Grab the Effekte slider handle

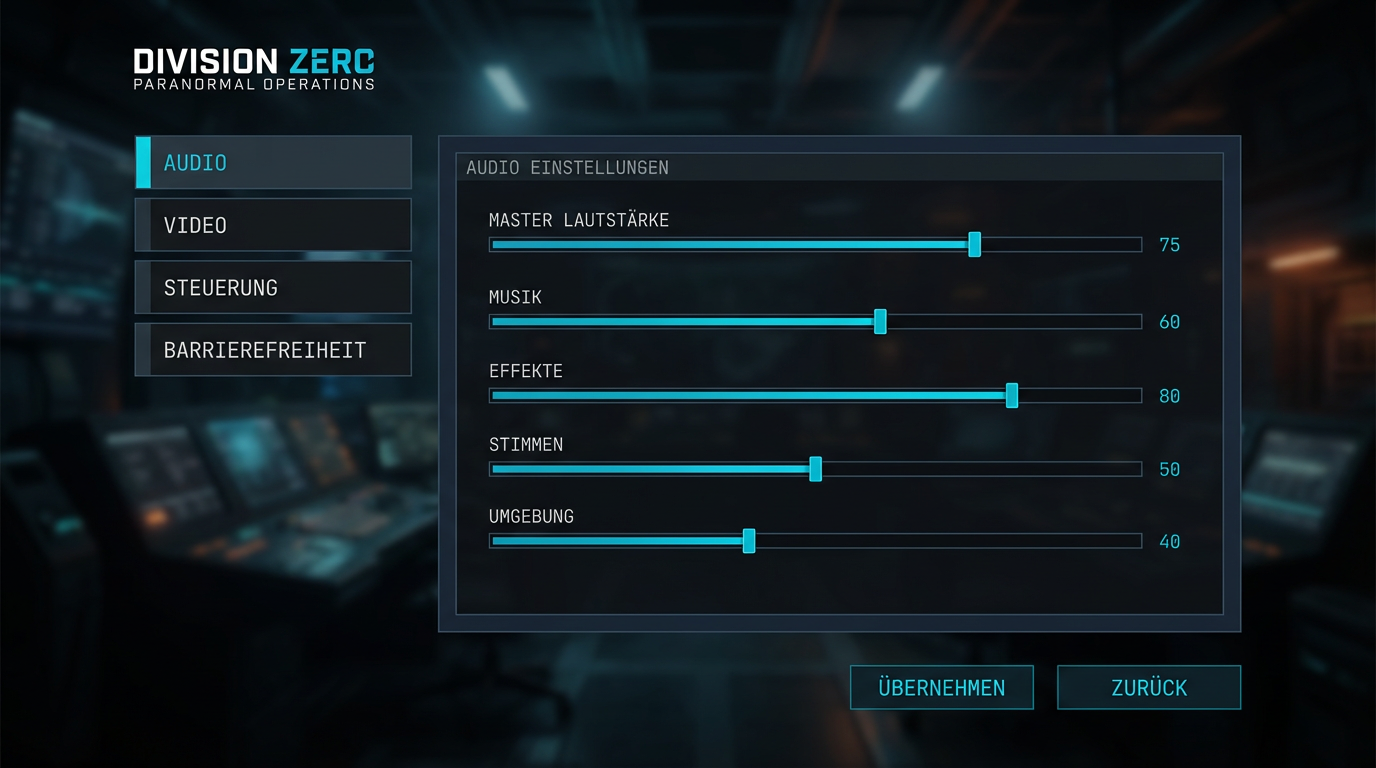[1012, 395]
